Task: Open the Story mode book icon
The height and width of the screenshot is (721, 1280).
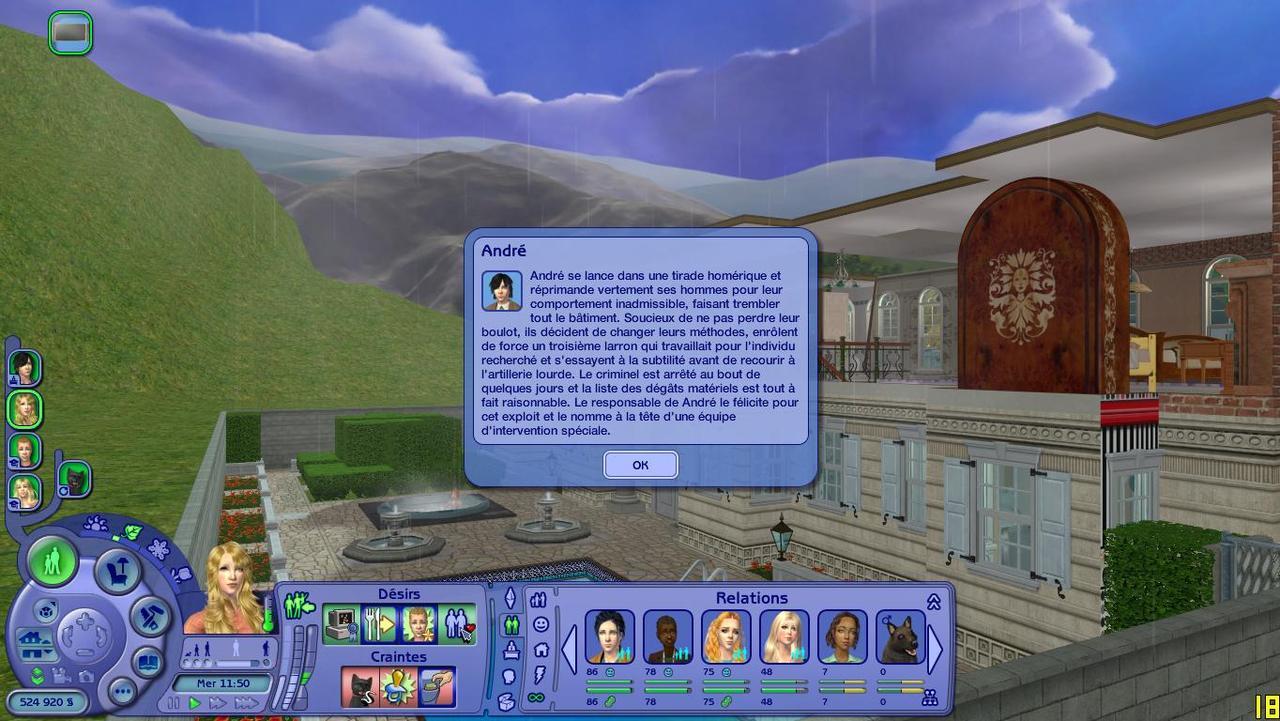Action: pos(148,662)
